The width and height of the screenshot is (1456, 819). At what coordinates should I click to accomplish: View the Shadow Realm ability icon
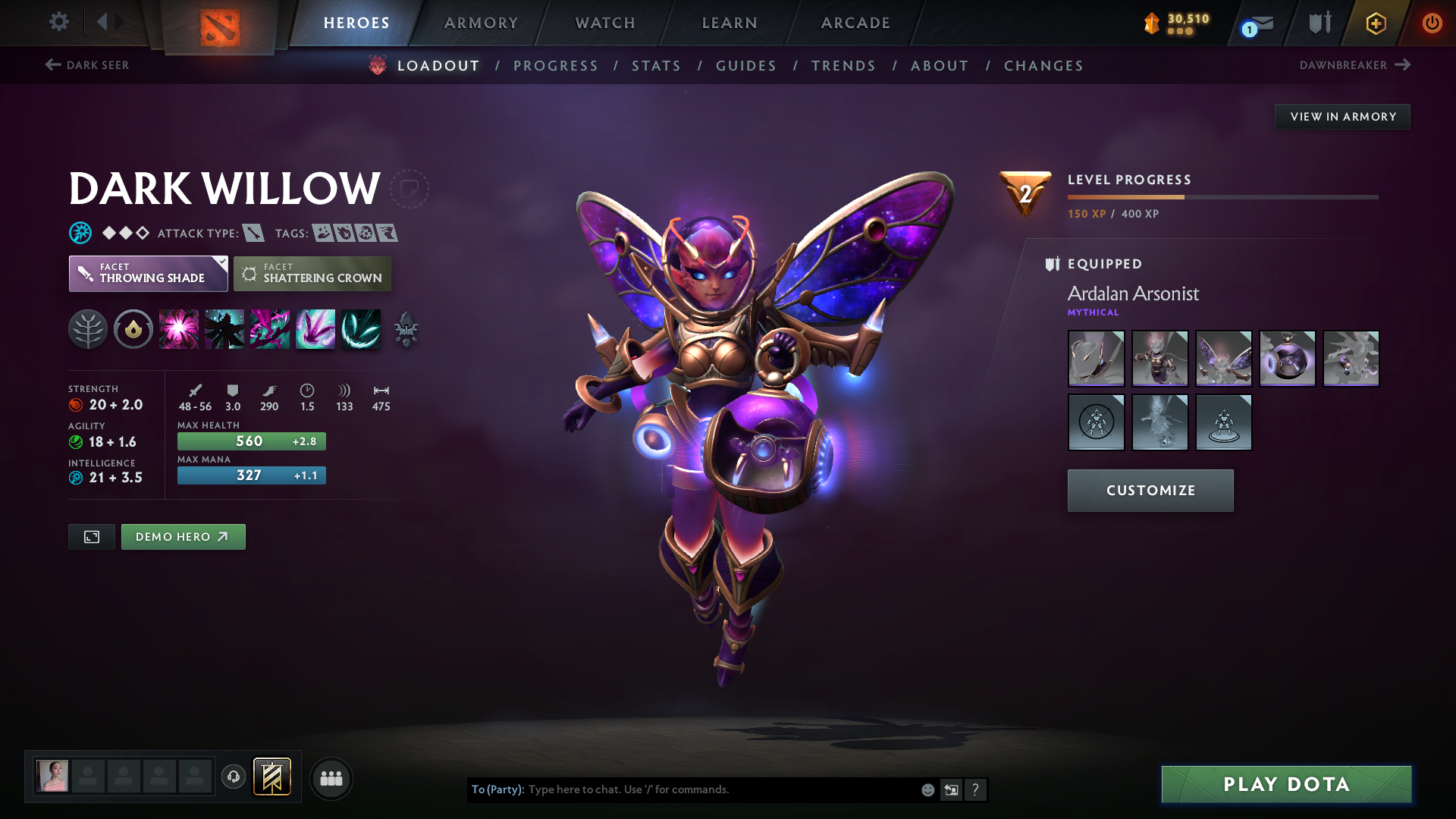[224, 329]
